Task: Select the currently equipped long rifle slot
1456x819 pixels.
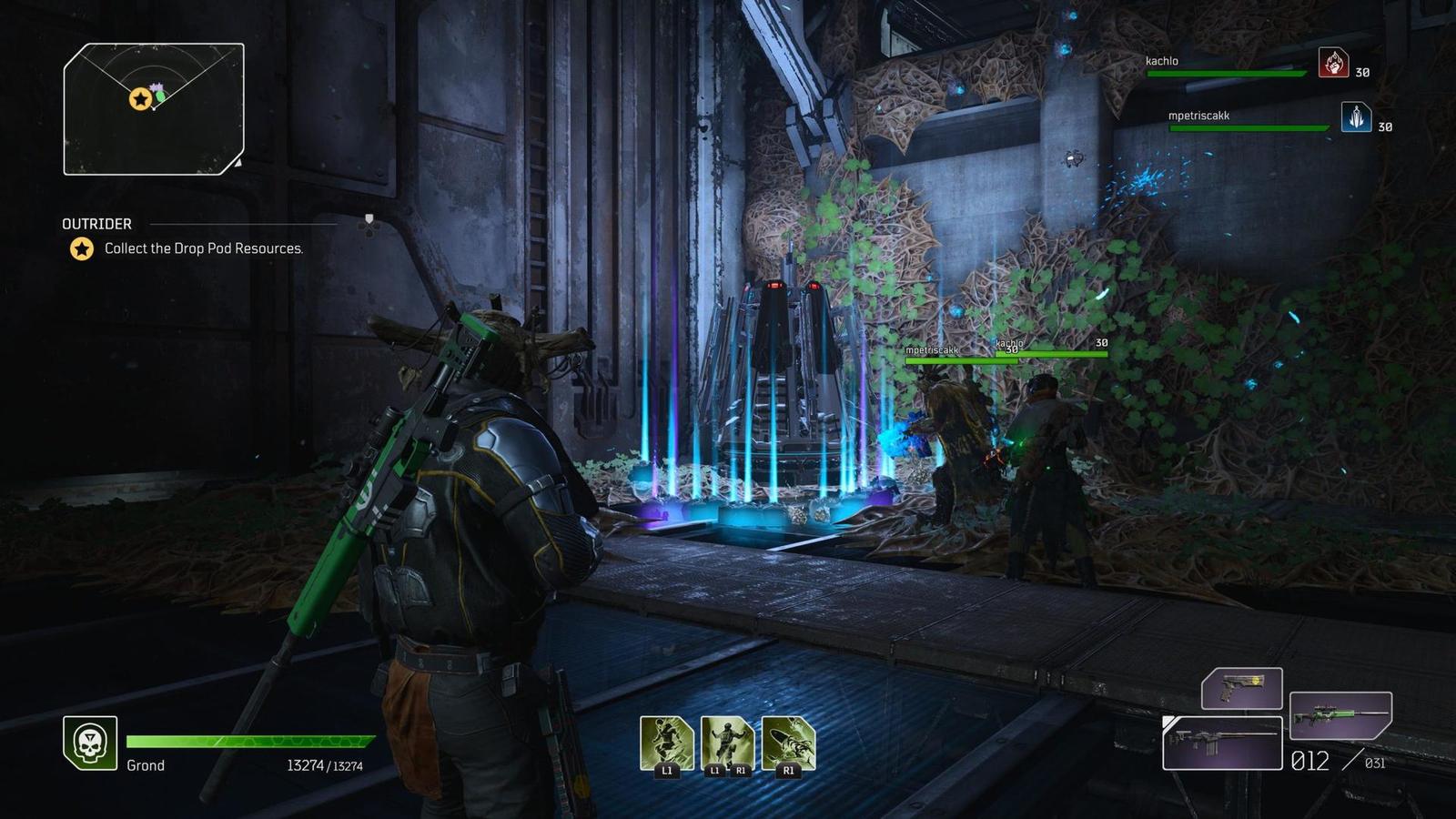Action: click(x=1222, y=743)
